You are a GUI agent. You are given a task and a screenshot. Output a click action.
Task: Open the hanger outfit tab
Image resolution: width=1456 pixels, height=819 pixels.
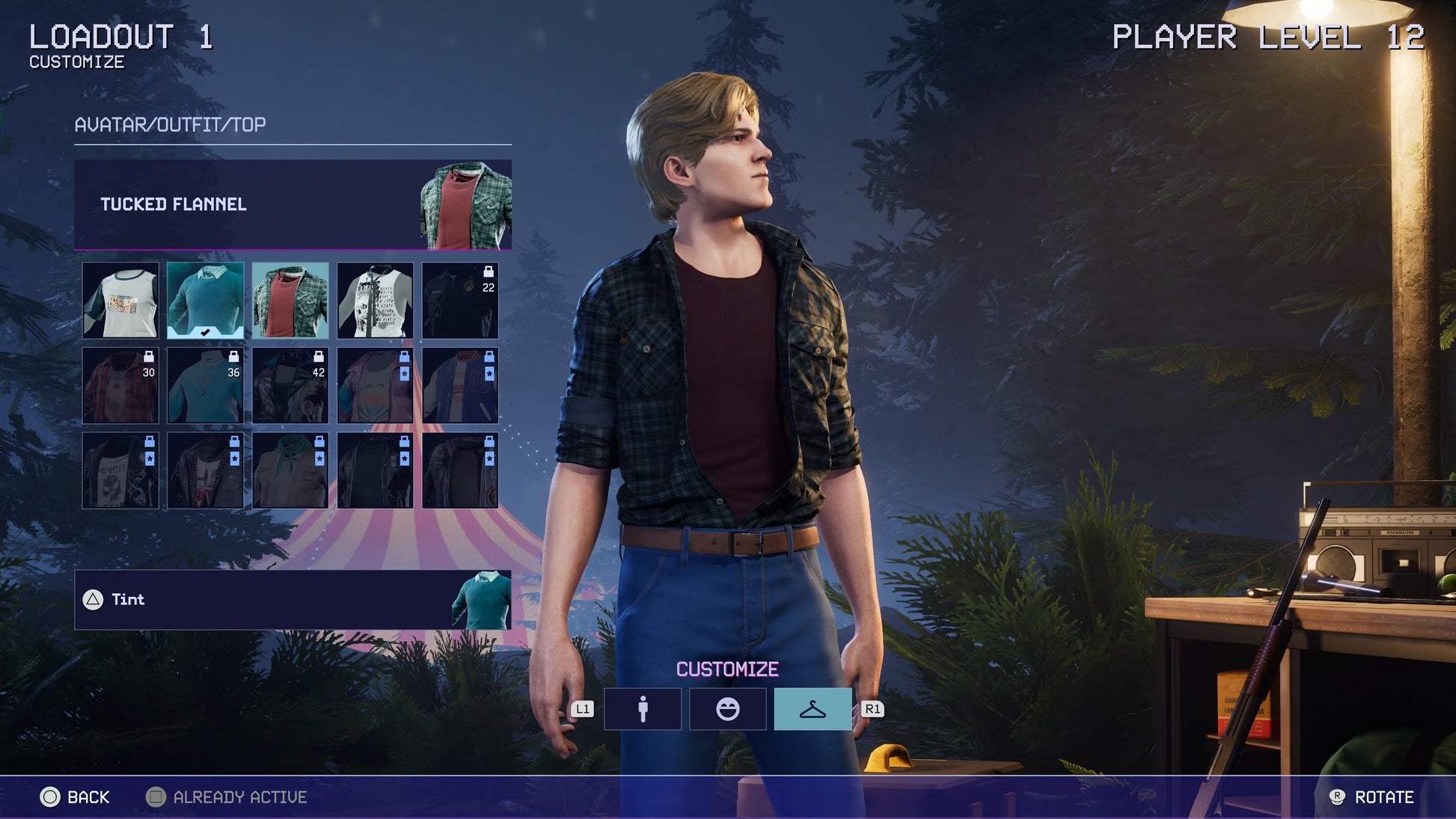(813, 709)
